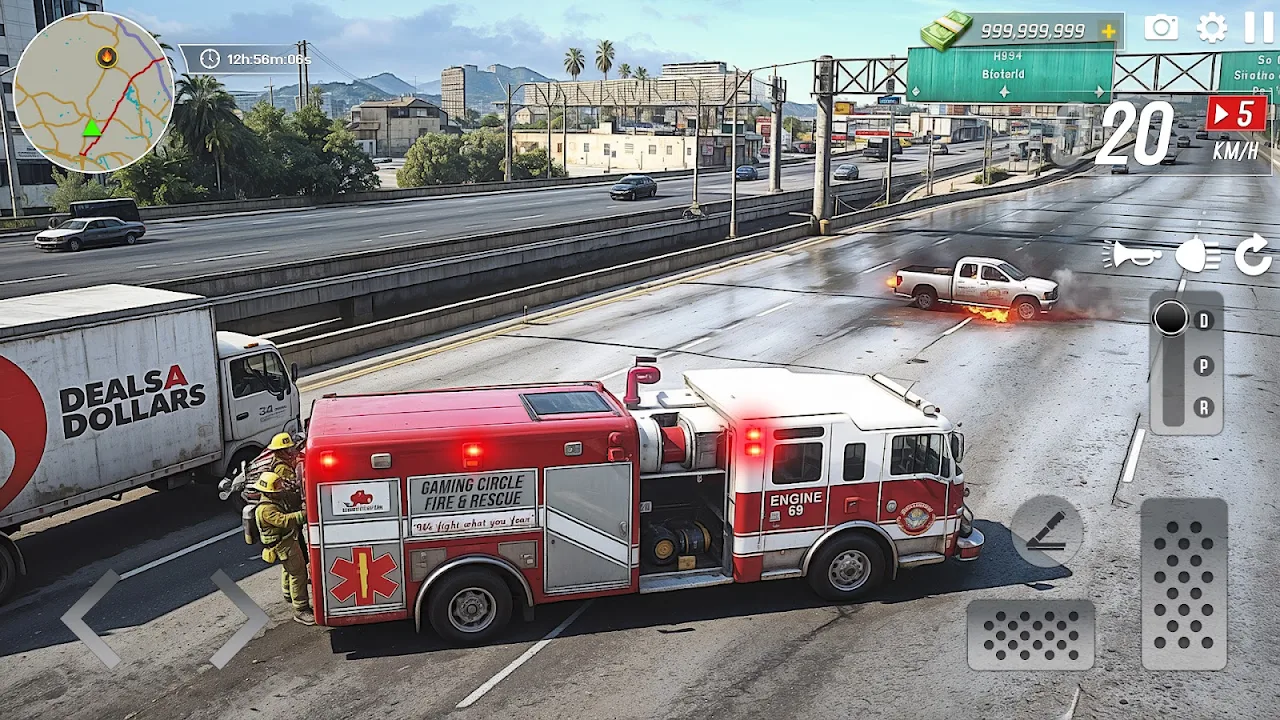Open settings via the gear icon
The image size is (1280, 720).
(1212, 28)
